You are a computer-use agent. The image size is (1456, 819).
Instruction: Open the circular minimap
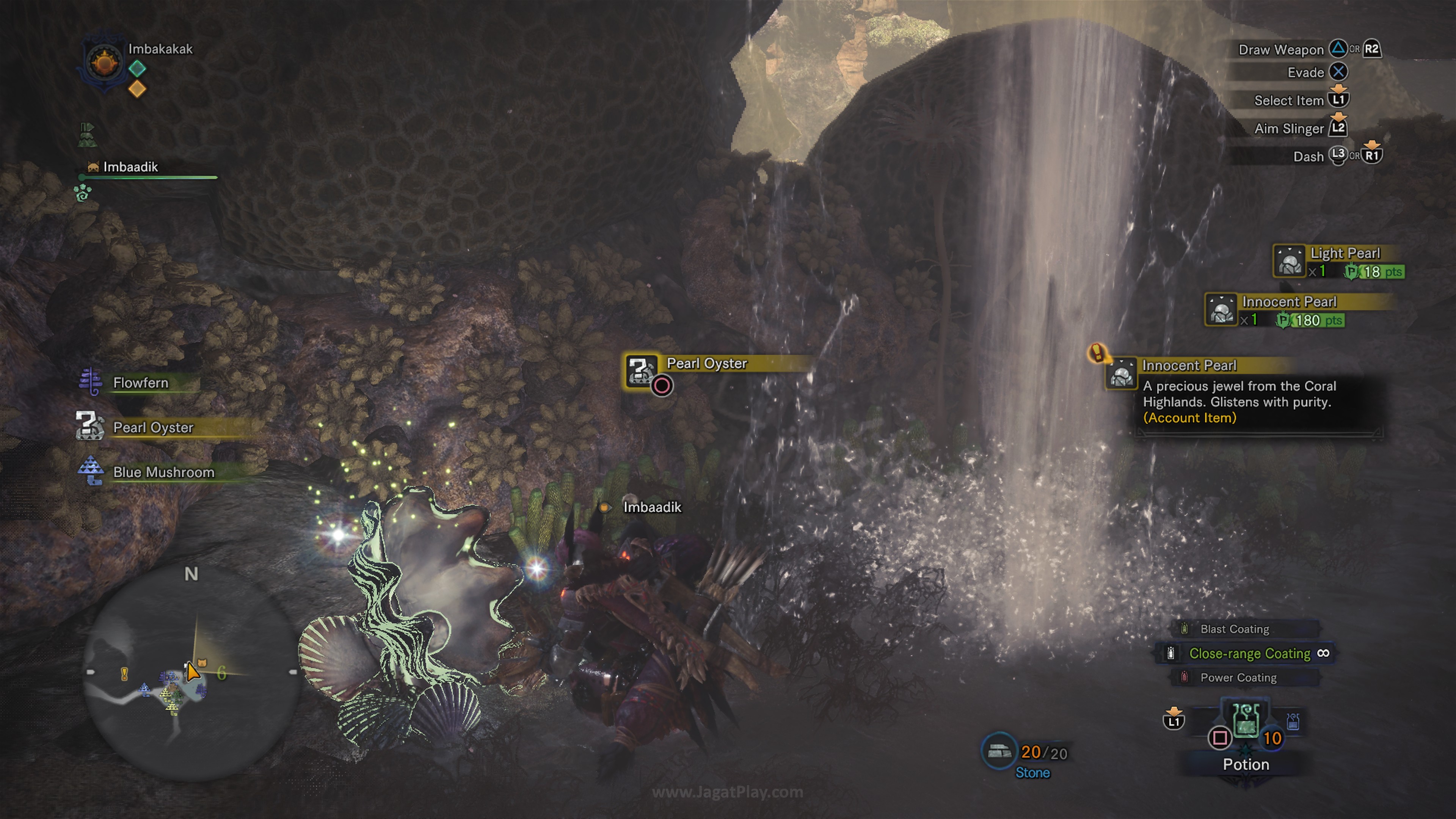(x=191, y=673)
